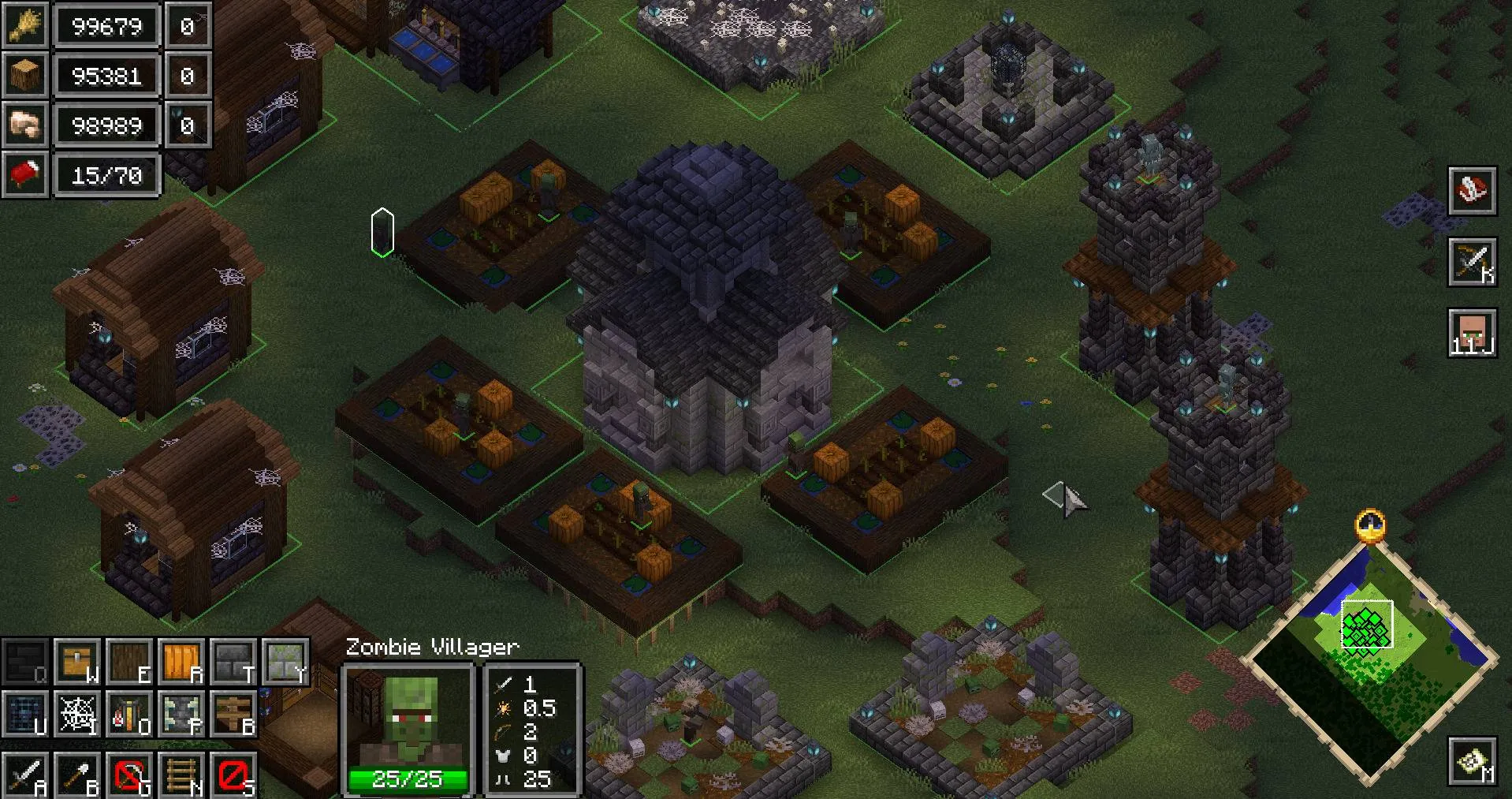Click the Zombie Villager portrait
Image resolution: width=1512 pixels, height=799 pixels.
pos(408,722)
